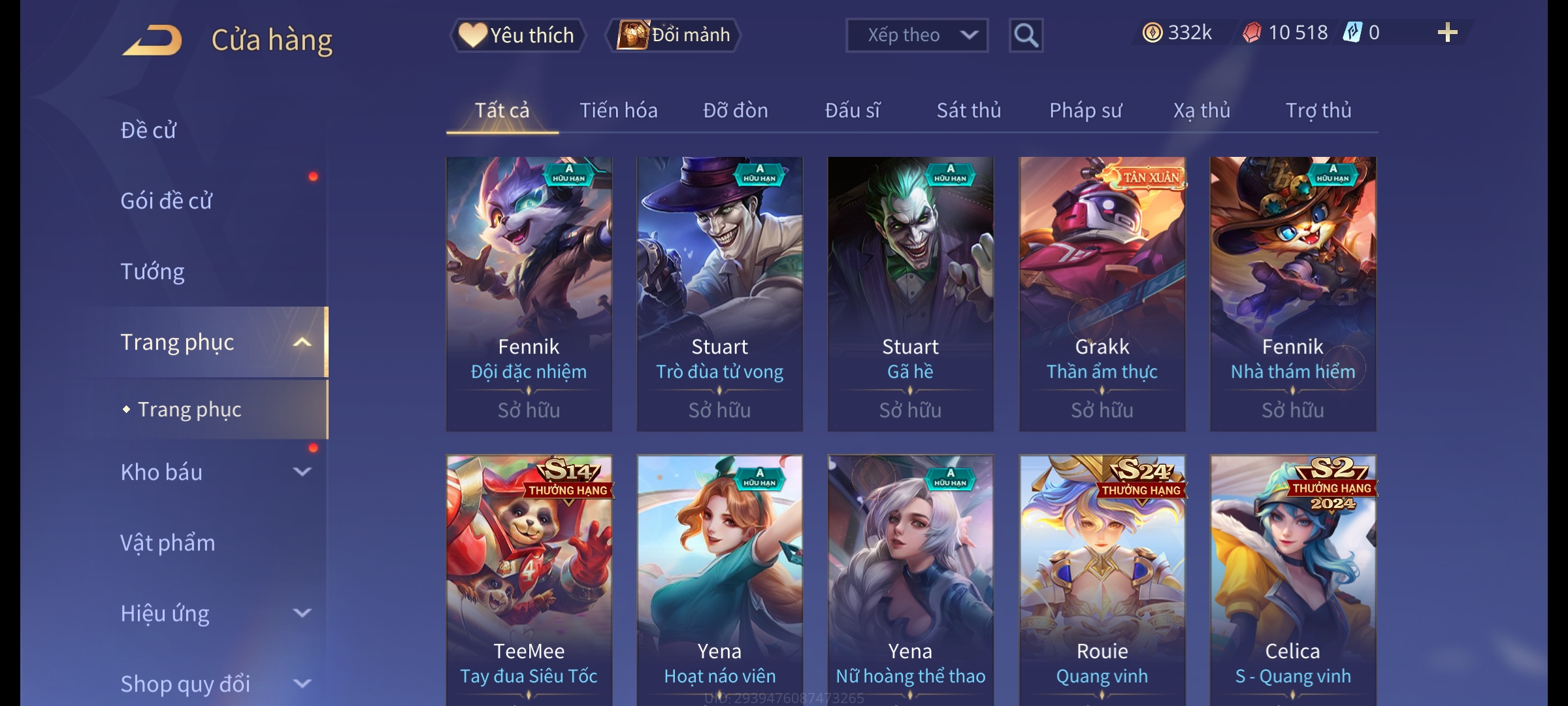Click the magnifying glass search button
1568x706 pixels.
[x=1025, y=35]
